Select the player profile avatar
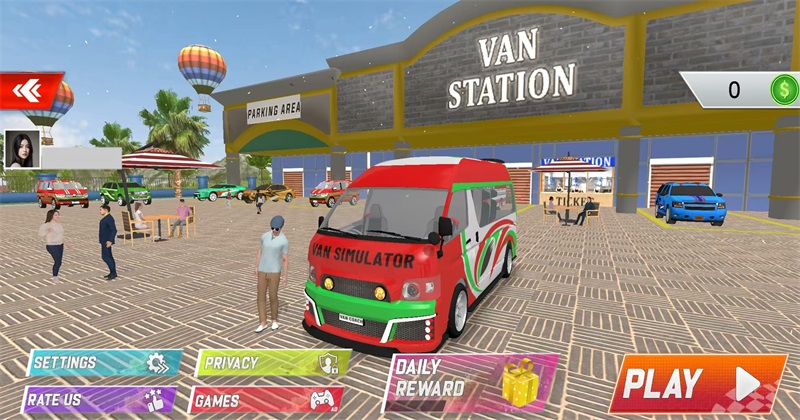This screenshot has width=800, height=420. pos(21,148)
